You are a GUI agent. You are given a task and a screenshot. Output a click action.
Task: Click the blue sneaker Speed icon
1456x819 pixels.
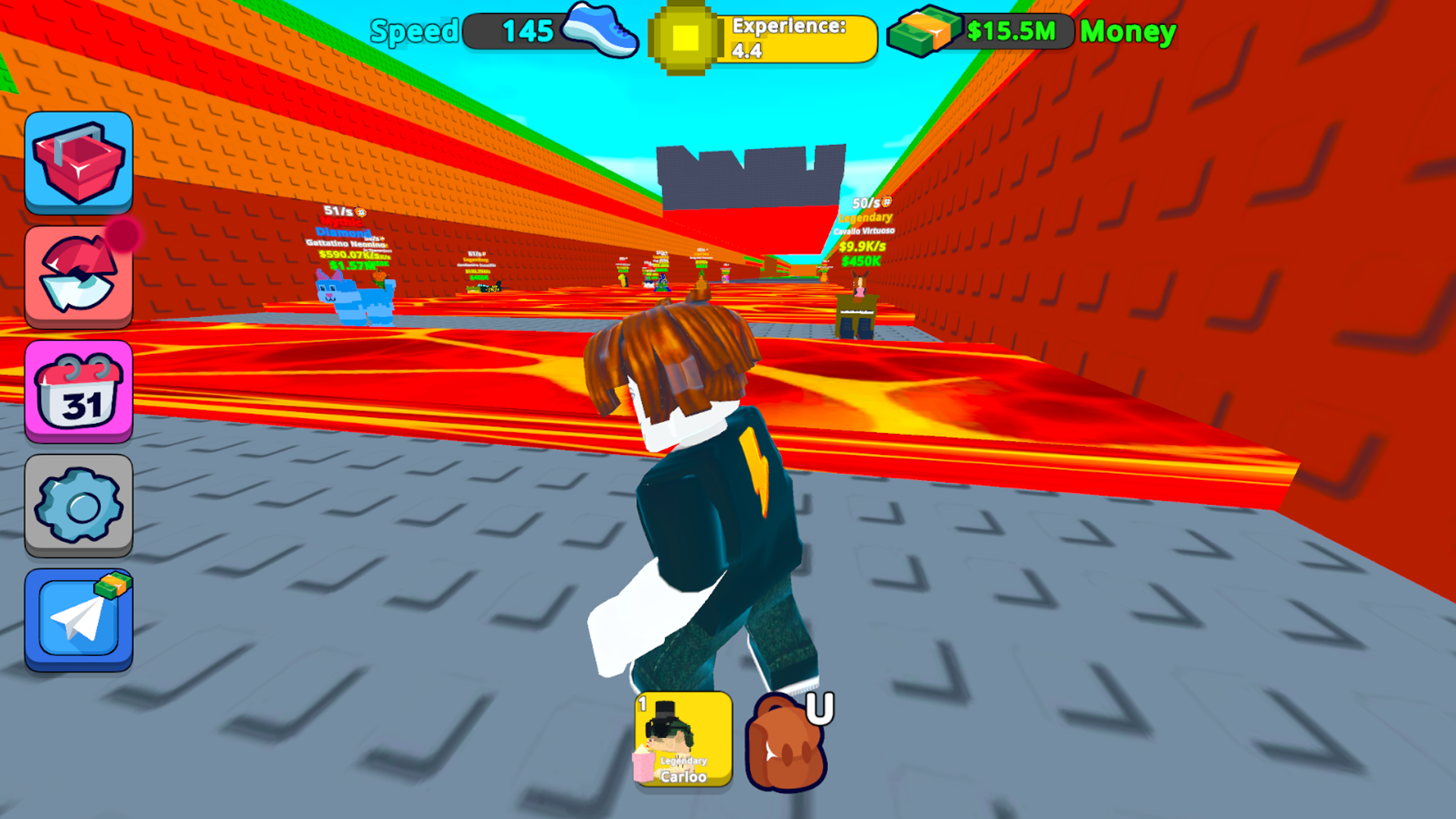tap(599, 32)
